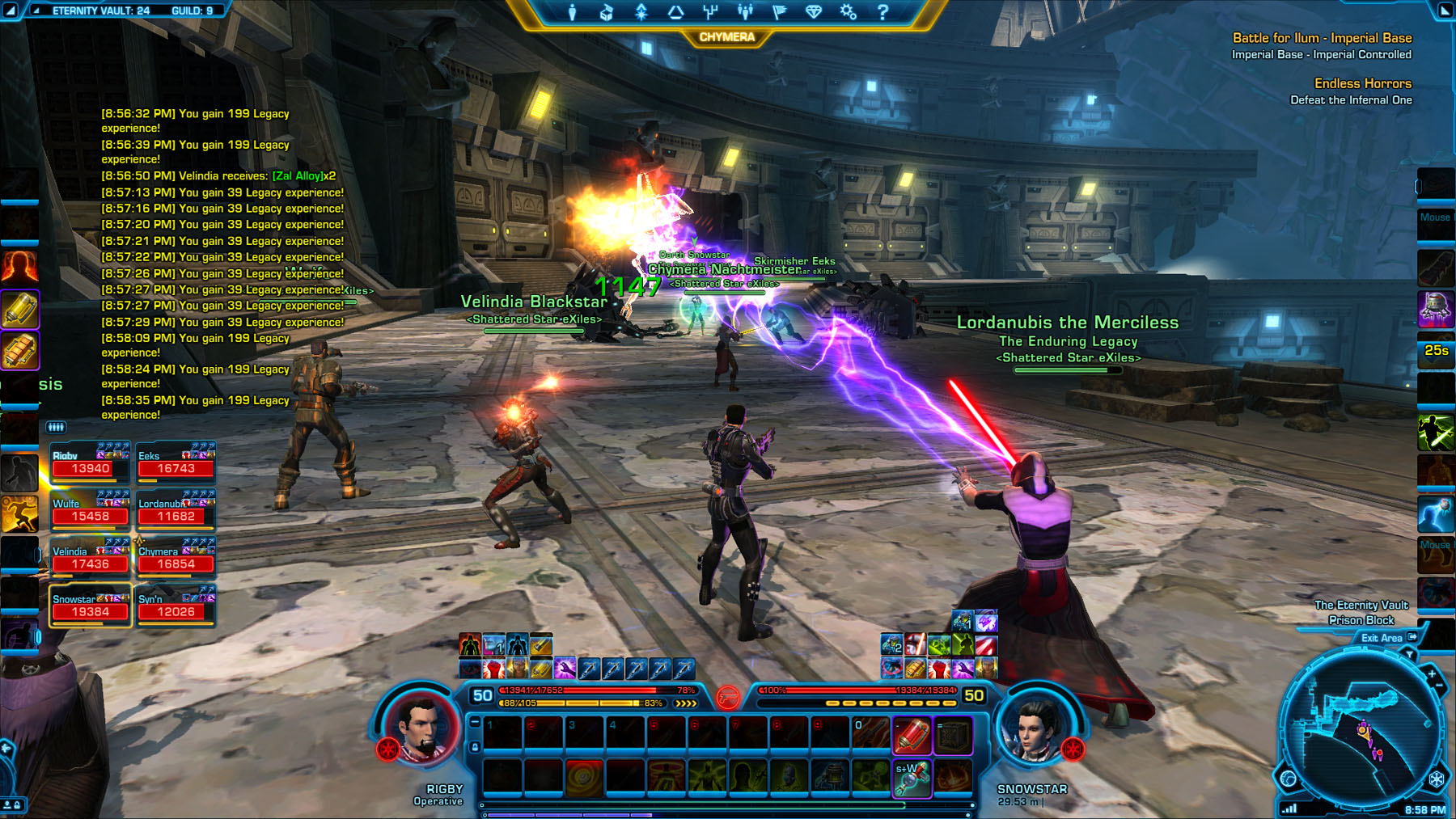1456x819 pixels.
Task: Zoom in the minimap with the plus button
Action: coord(1431,673)
